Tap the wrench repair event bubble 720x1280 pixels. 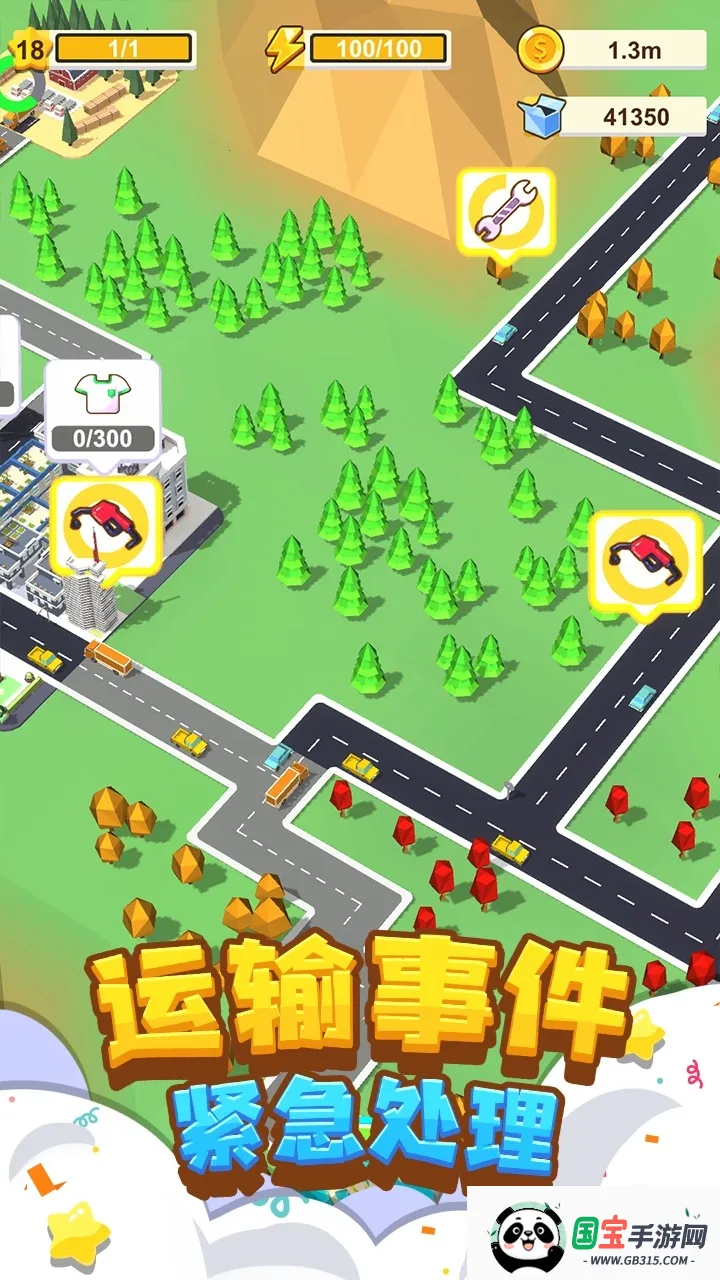[x=506, y=212]
